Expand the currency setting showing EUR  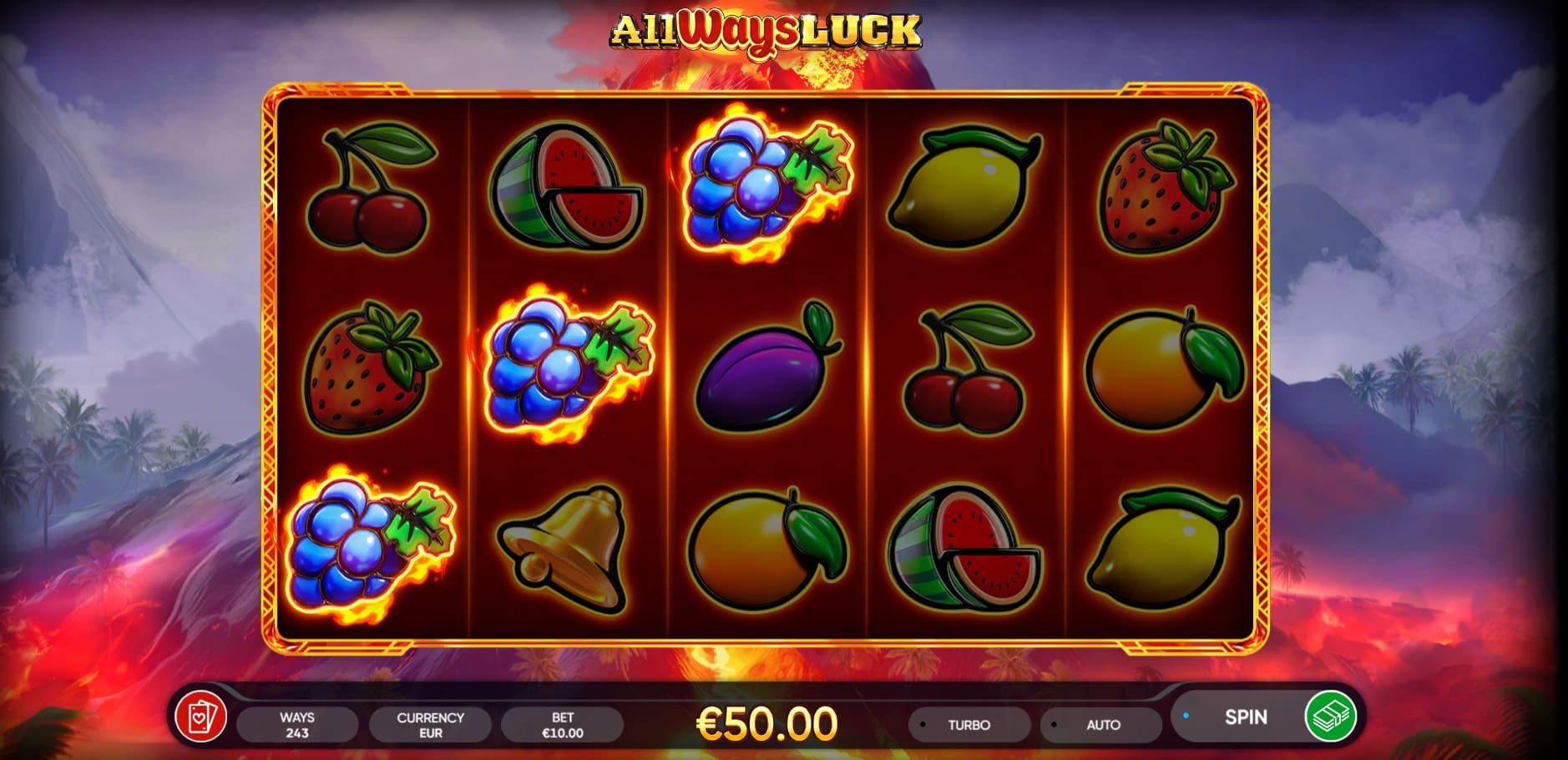[x=430, y=723]
